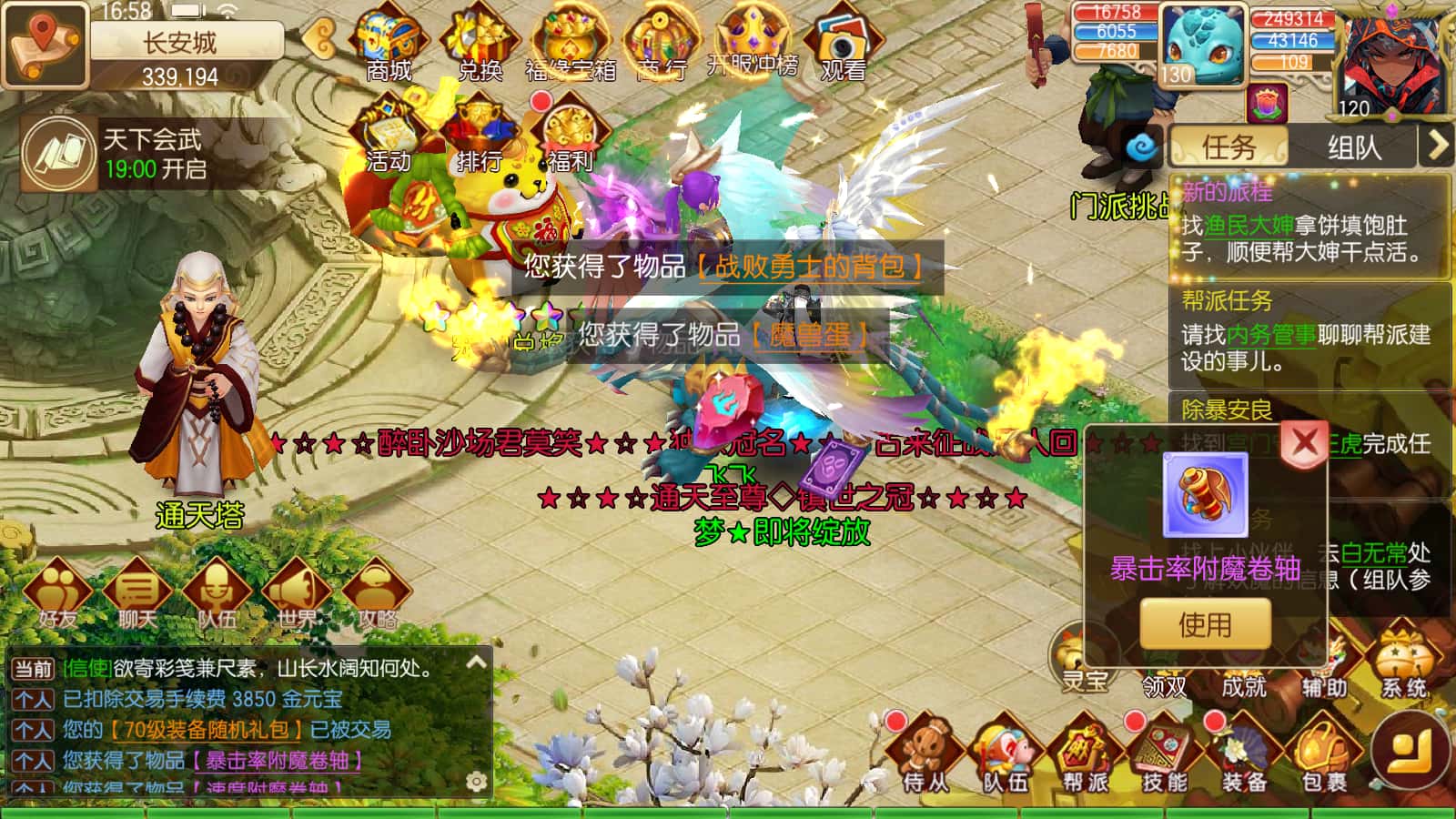The width and height of the screenshot is (1456, 819).
Task: Open the 技能 skills menu
Action: 1165,755
